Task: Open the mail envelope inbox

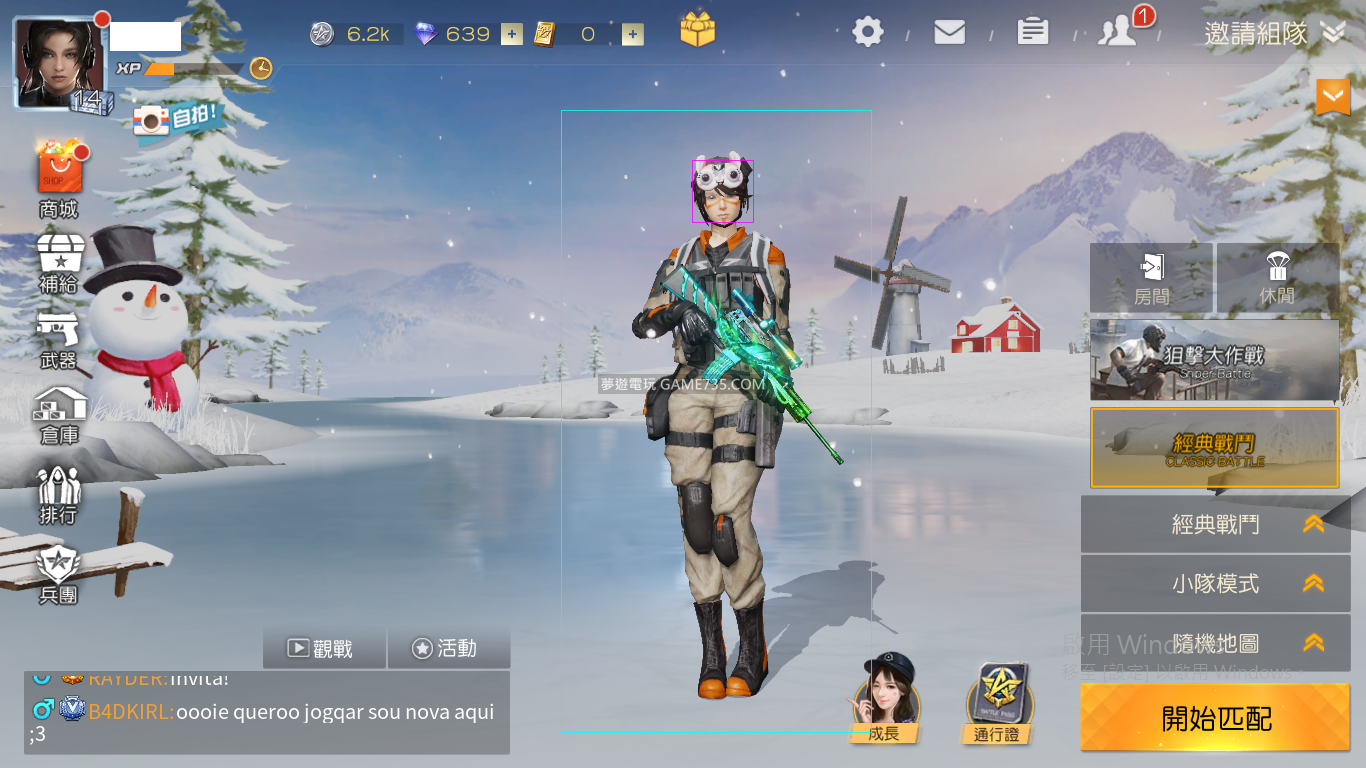Action: 949,33
